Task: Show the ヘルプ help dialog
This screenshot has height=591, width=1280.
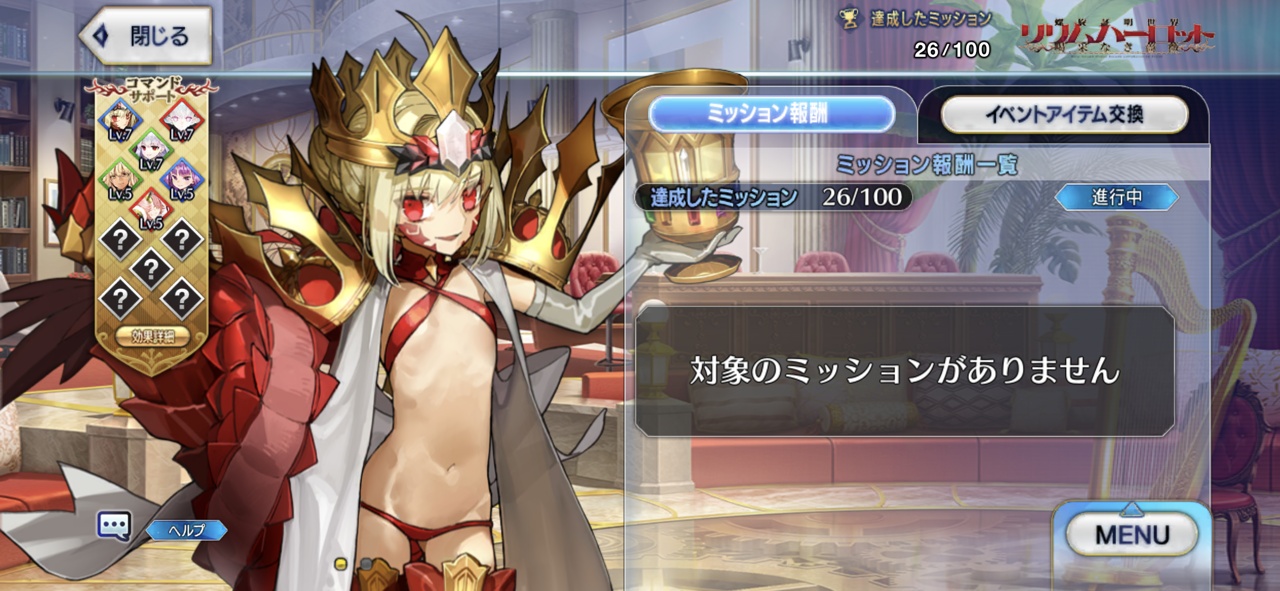Action: [187, 530]
